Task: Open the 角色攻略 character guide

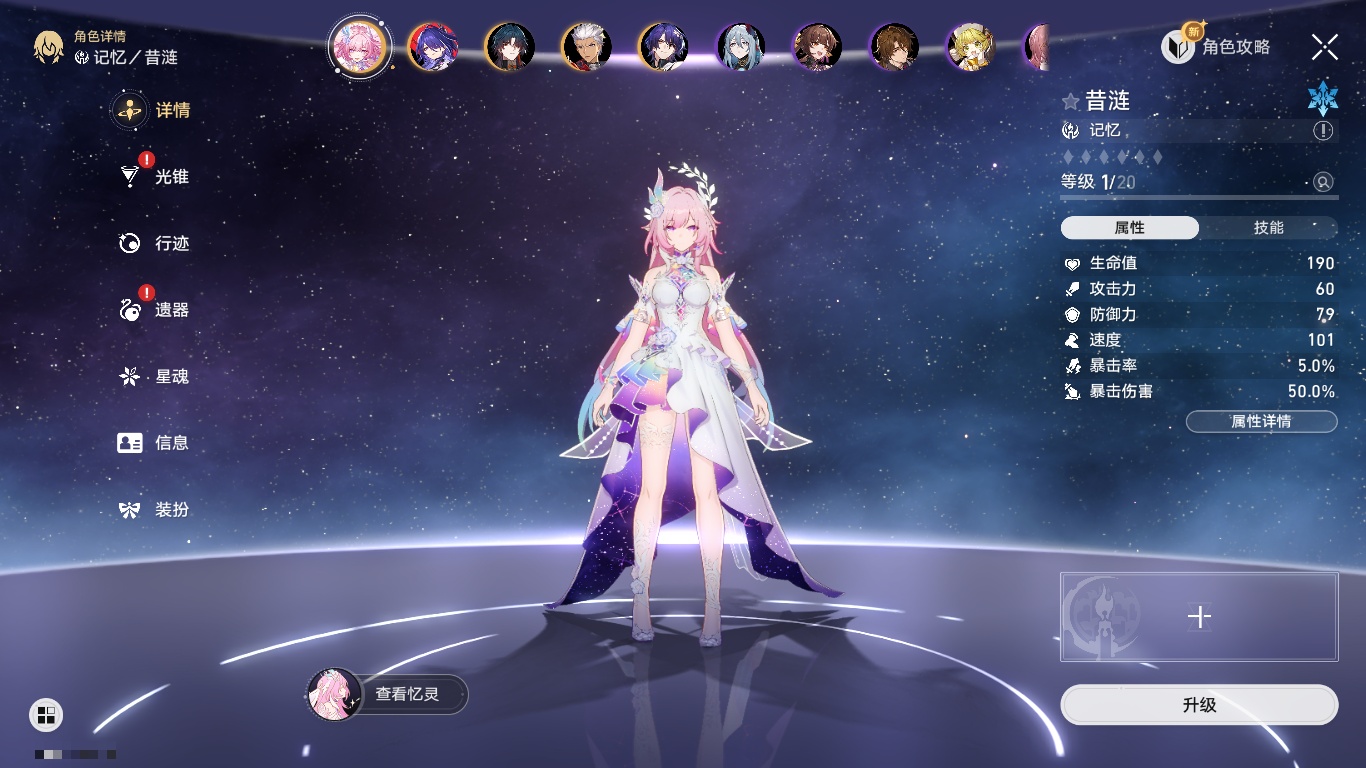Action: 1218,46
